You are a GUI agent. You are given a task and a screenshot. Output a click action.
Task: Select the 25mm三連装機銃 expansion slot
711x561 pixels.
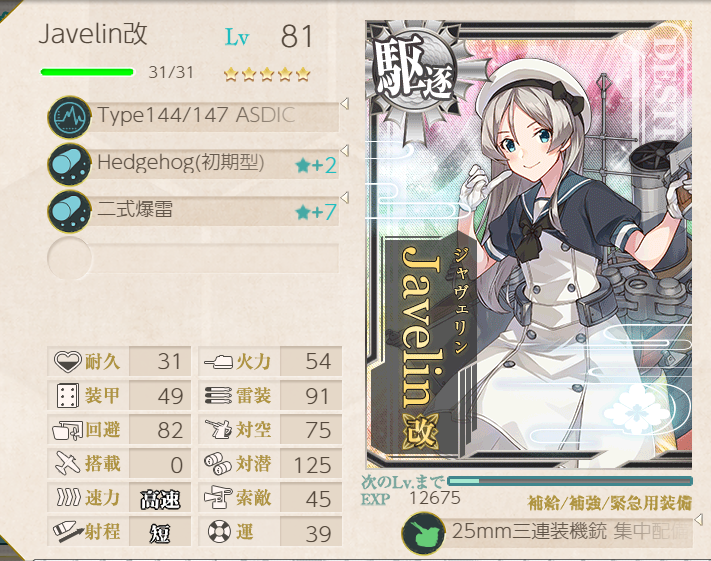coord(550,533)
